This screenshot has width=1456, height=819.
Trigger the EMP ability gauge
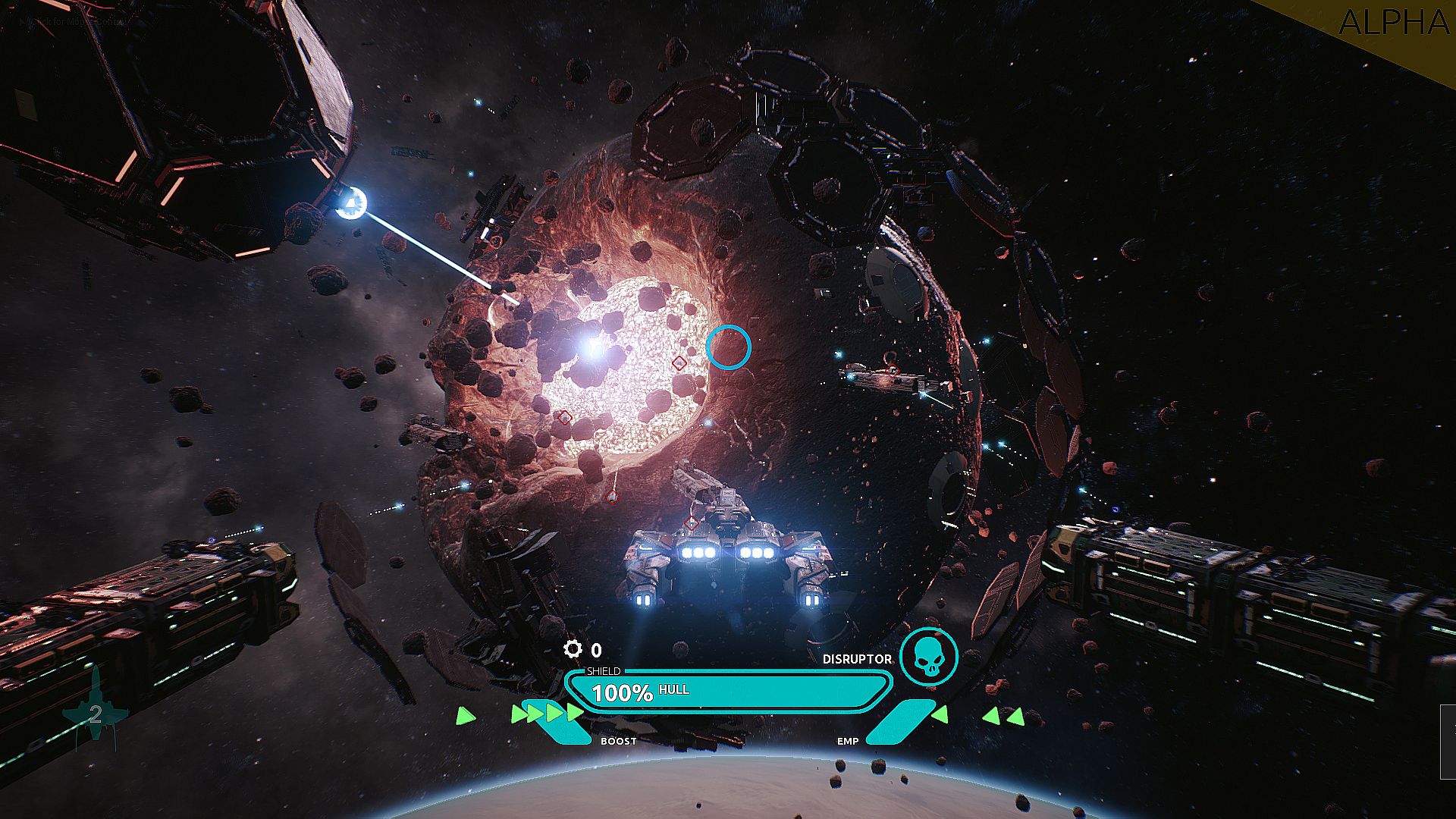pos(899,722)
